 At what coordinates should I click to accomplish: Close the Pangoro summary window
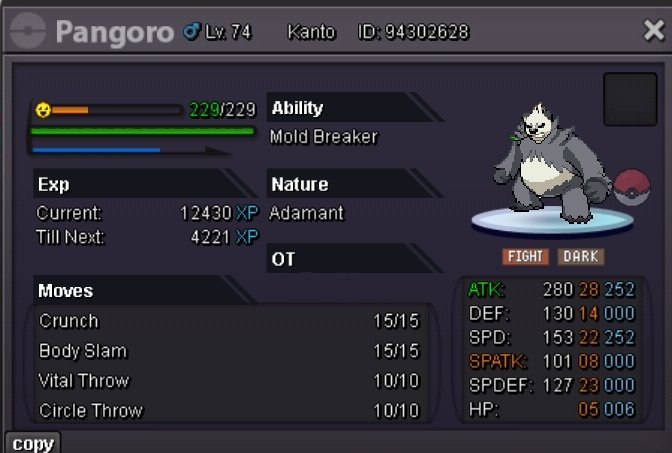(653, 31)
